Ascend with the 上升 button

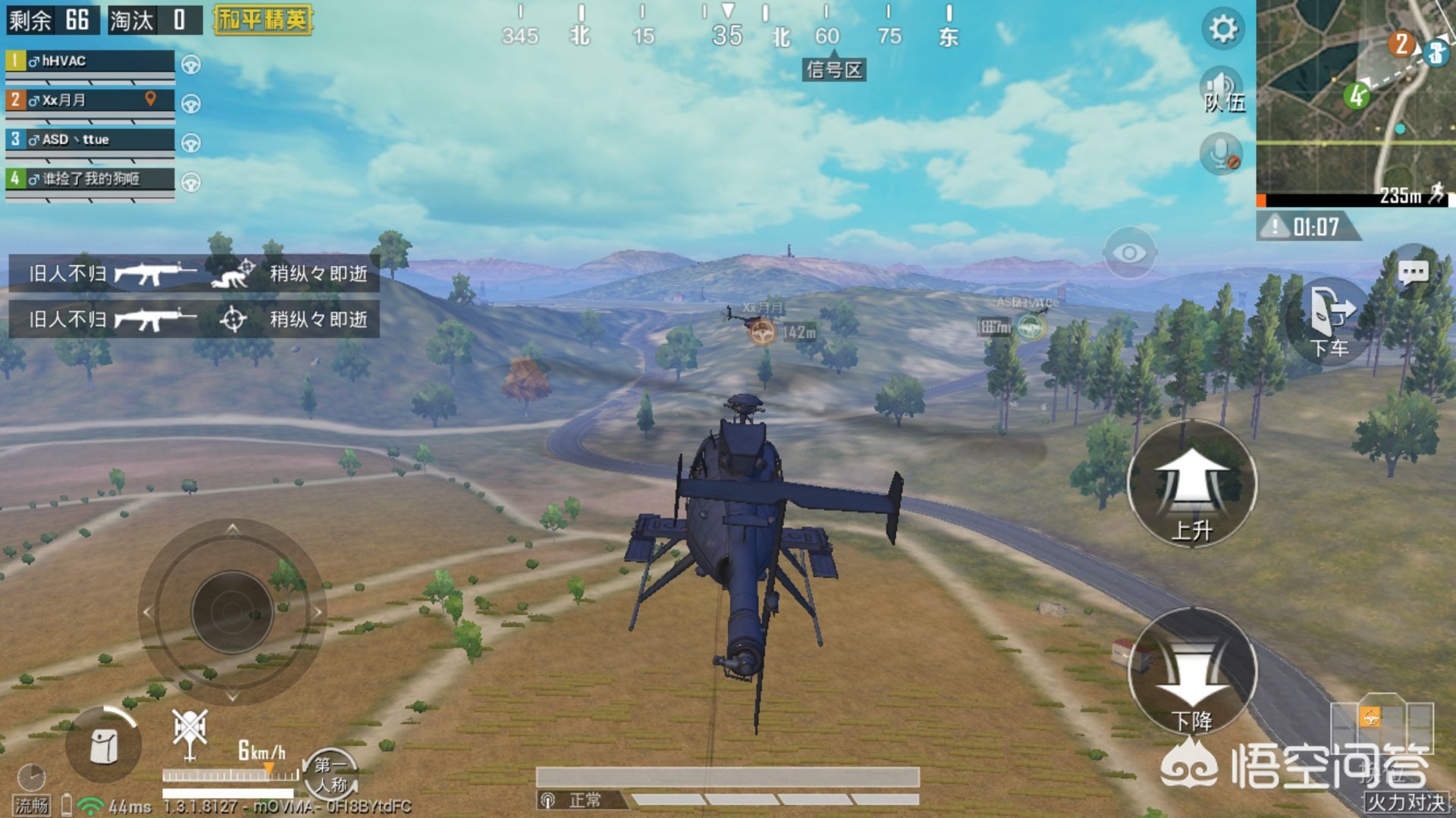[x=1191, y=484]
